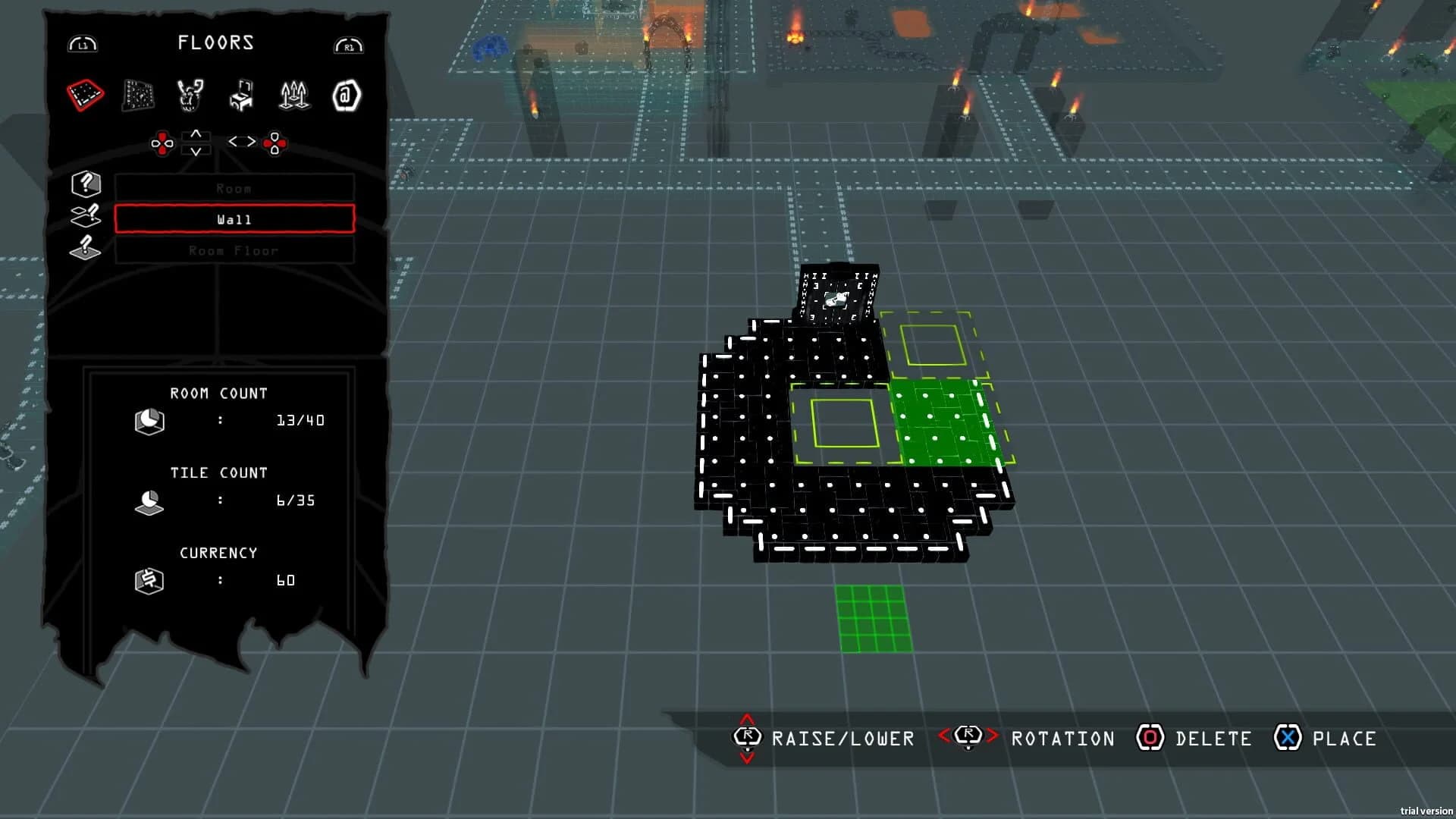Select the Wall option
Screen dimensions: 1456x819
click(x=233, y=219)
